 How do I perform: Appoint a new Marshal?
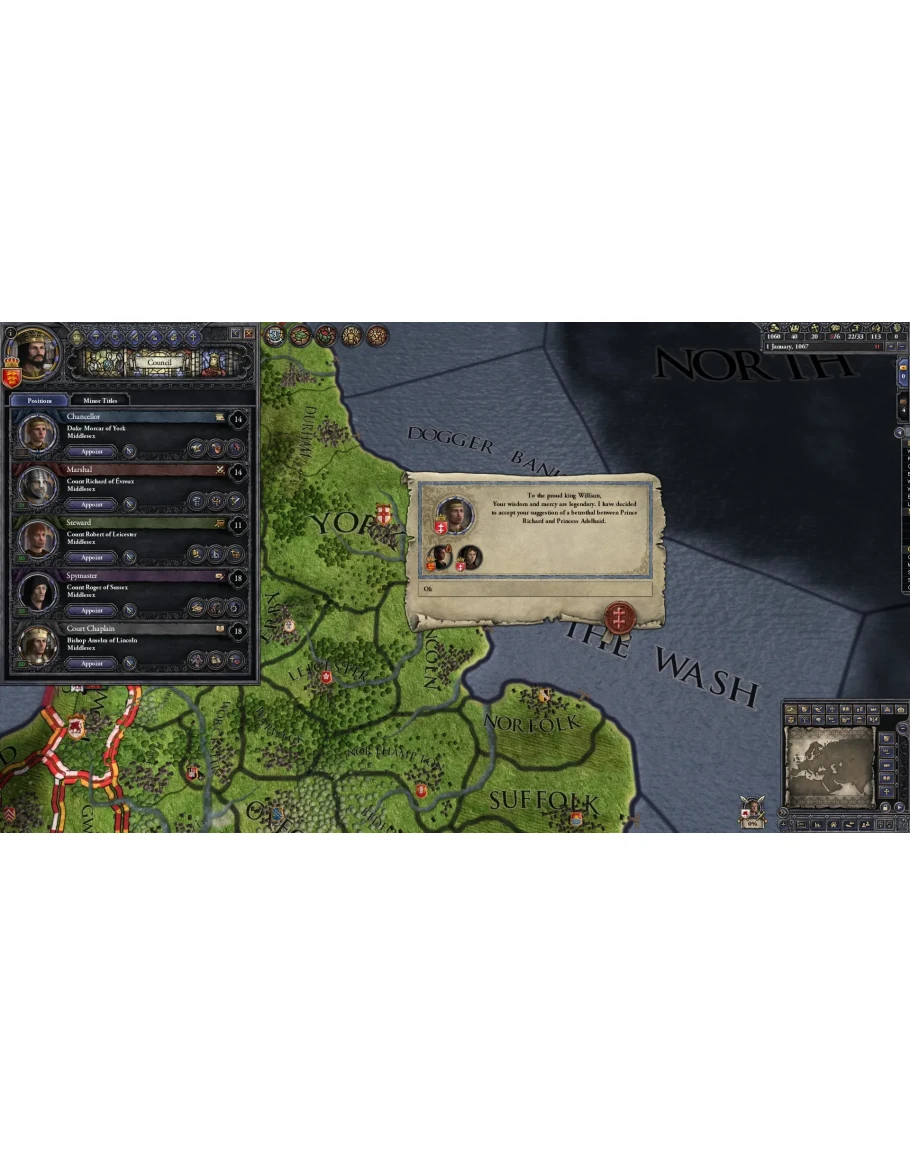(92, 504)
